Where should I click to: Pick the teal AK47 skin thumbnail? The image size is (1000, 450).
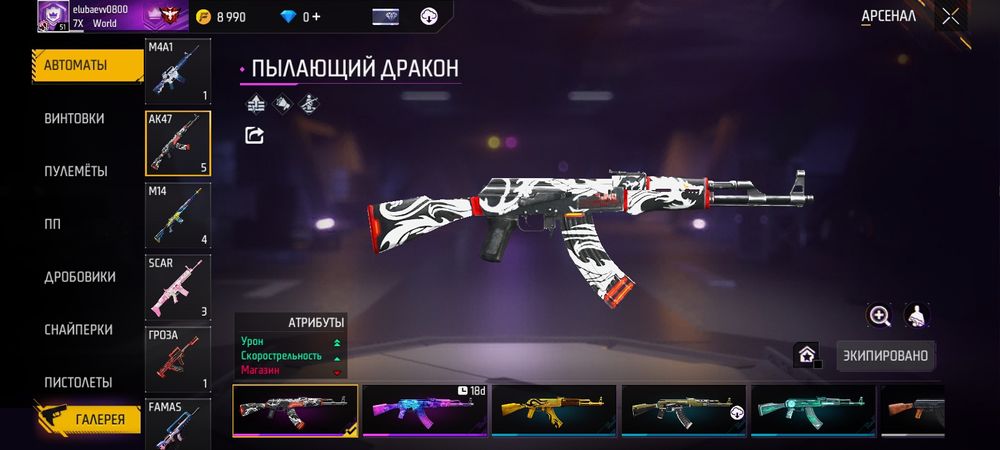(814, 410)
